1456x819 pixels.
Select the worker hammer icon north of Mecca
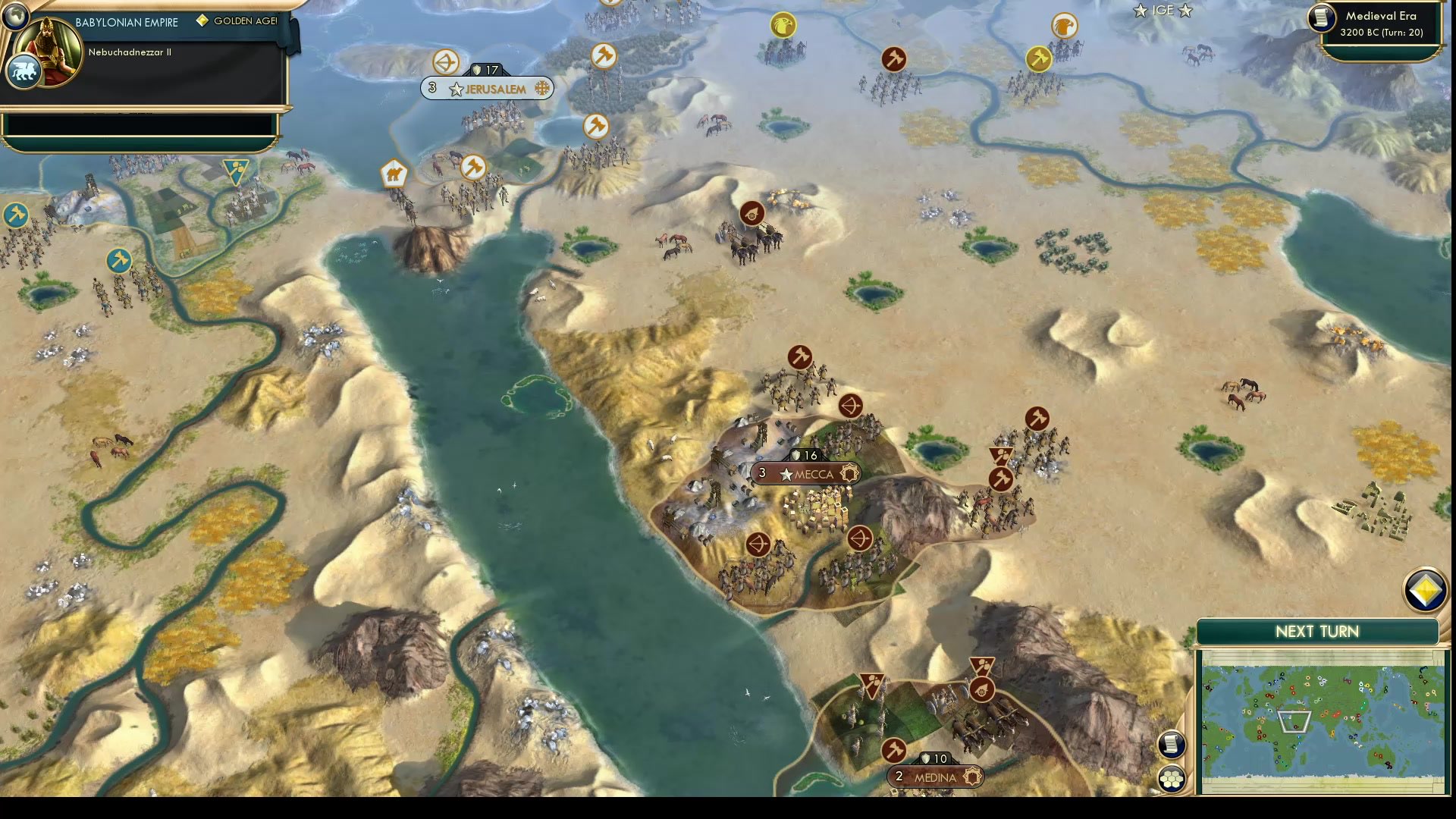click(800, 356)
